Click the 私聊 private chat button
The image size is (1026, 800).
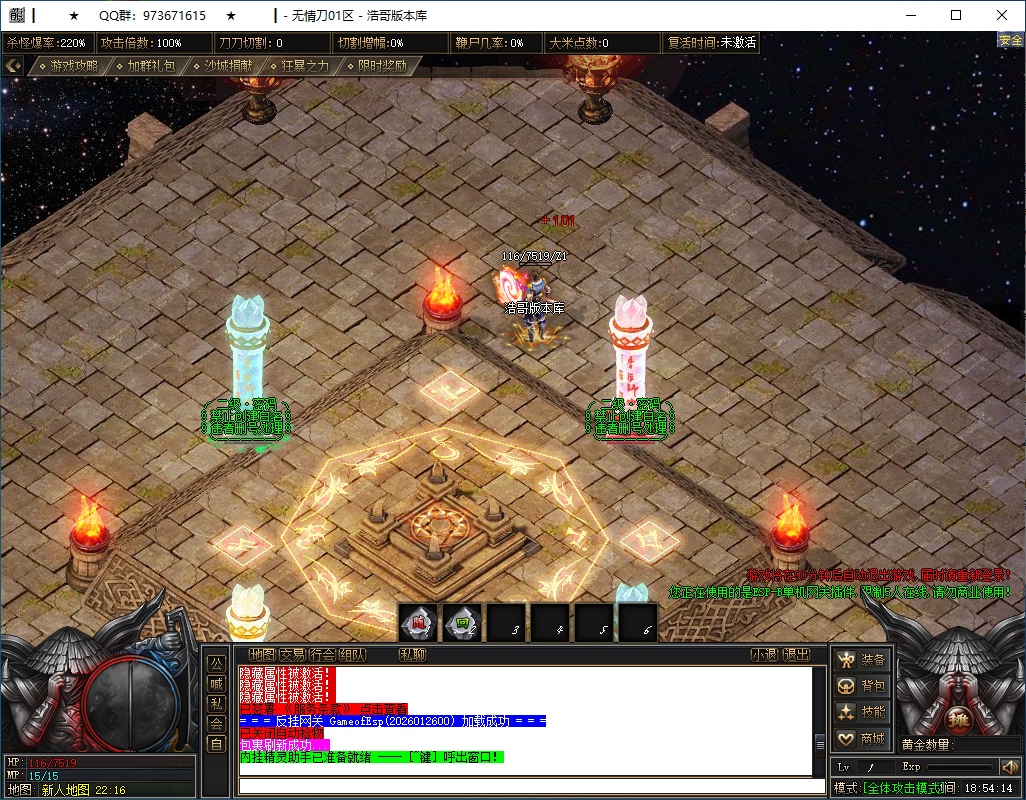coord(412,655)
